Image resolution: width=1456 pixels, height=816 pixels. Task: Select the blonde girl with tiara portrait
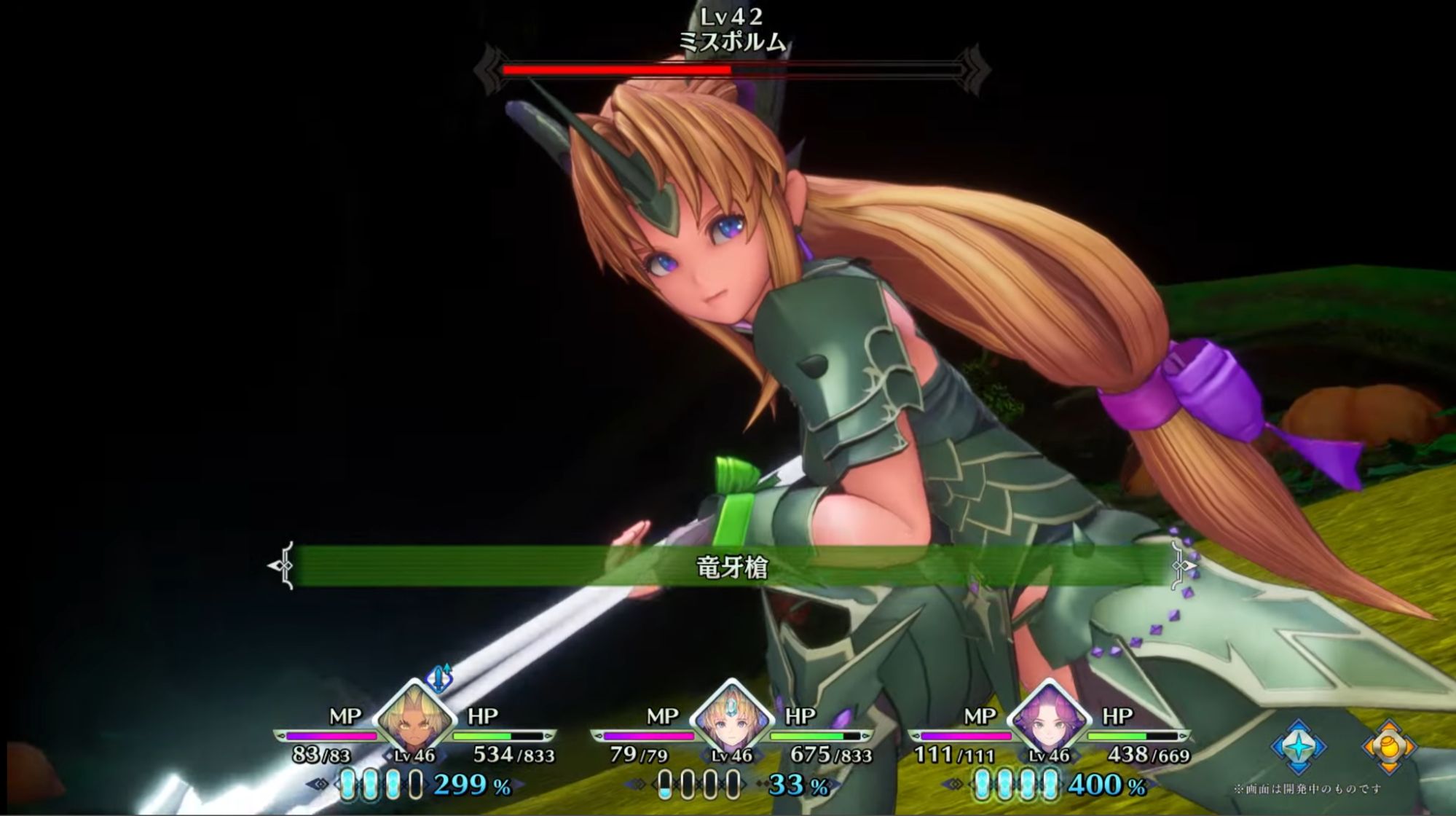pyautogui.click(x=731, y=716)
